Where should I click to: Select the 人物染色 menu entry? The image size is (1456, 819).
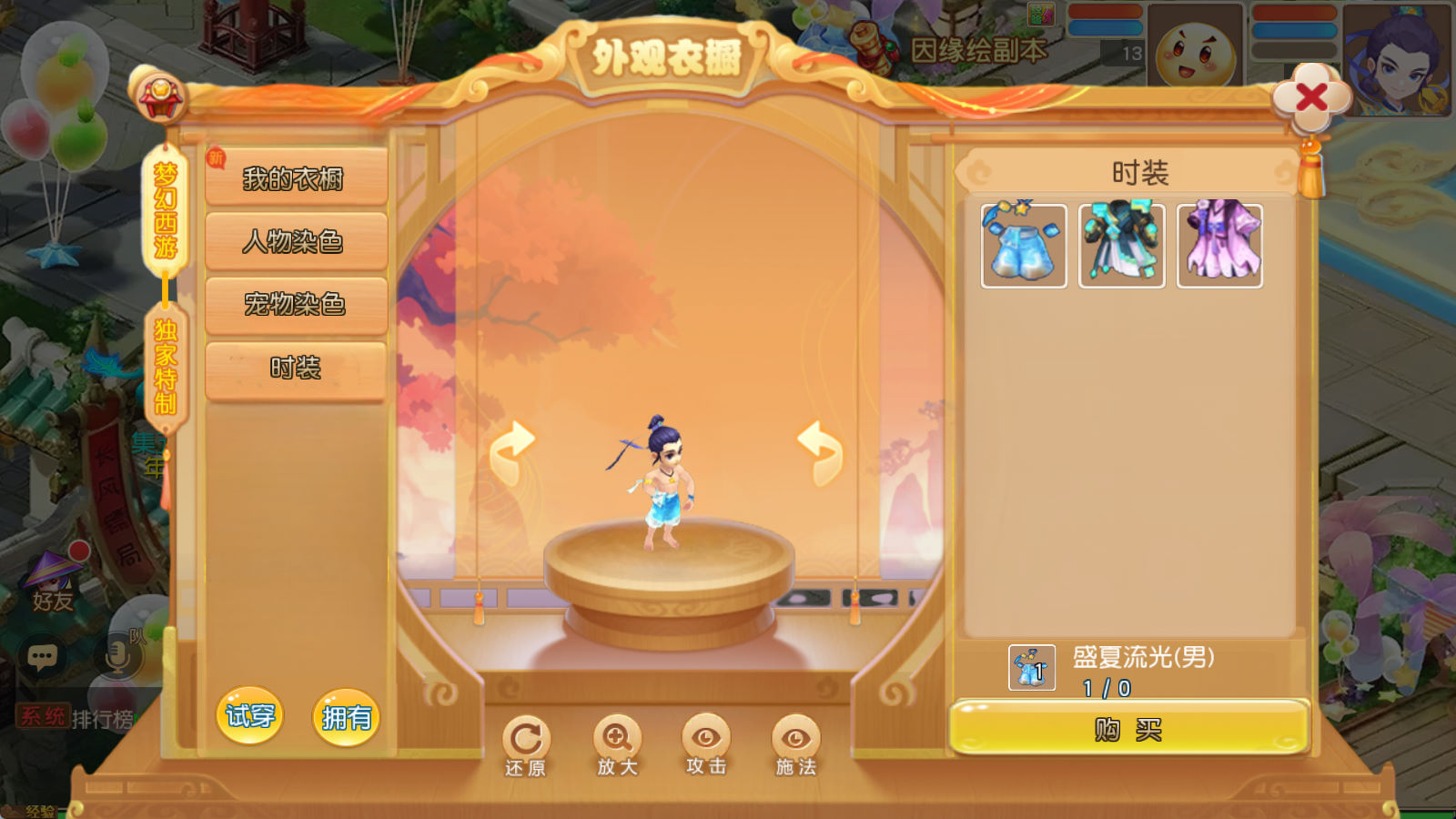[x=296, y=241]
